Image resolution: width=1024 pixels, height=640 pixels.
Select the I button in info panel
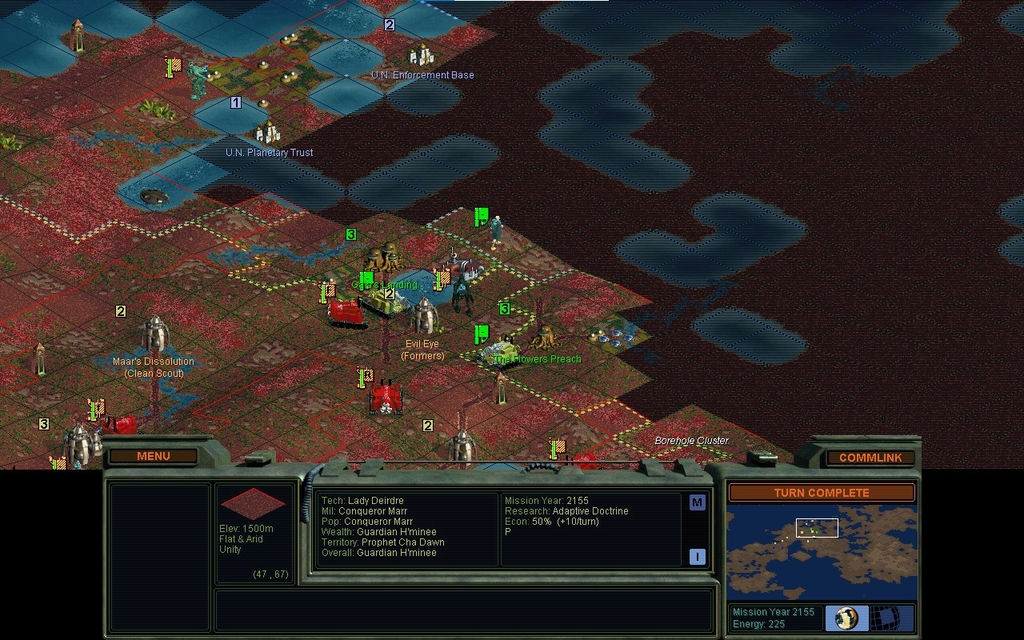pos(697,556)
